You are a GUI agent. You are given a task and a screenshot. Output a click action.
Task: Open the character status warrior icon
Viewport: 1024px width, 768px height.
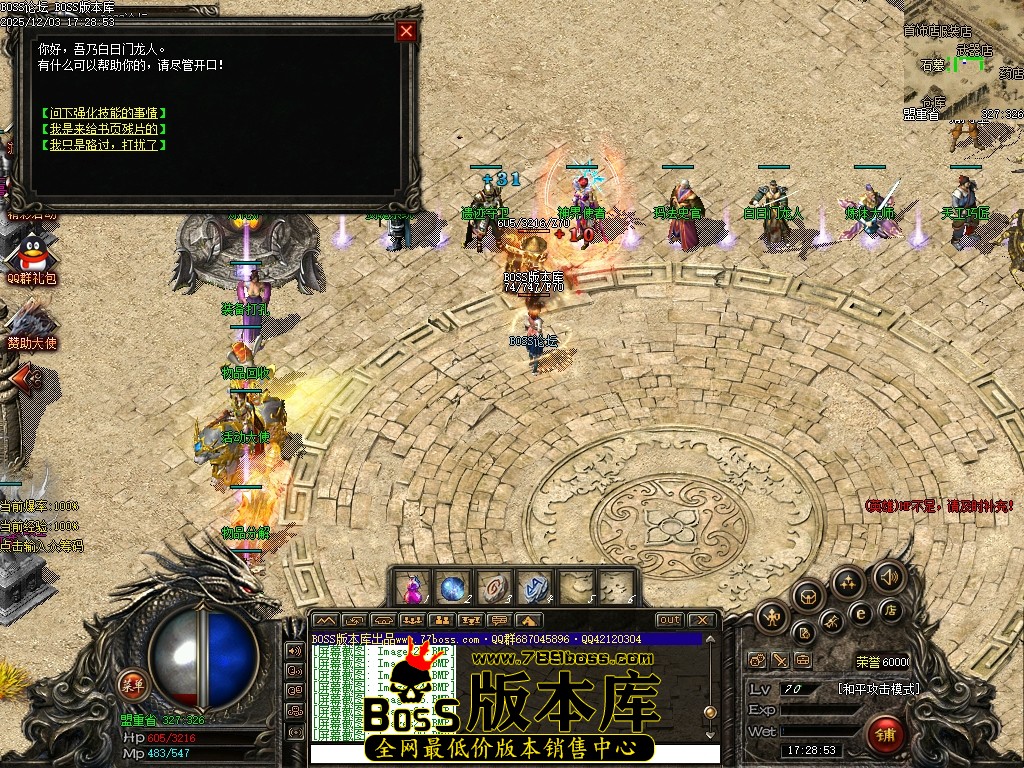click(772, 617)
